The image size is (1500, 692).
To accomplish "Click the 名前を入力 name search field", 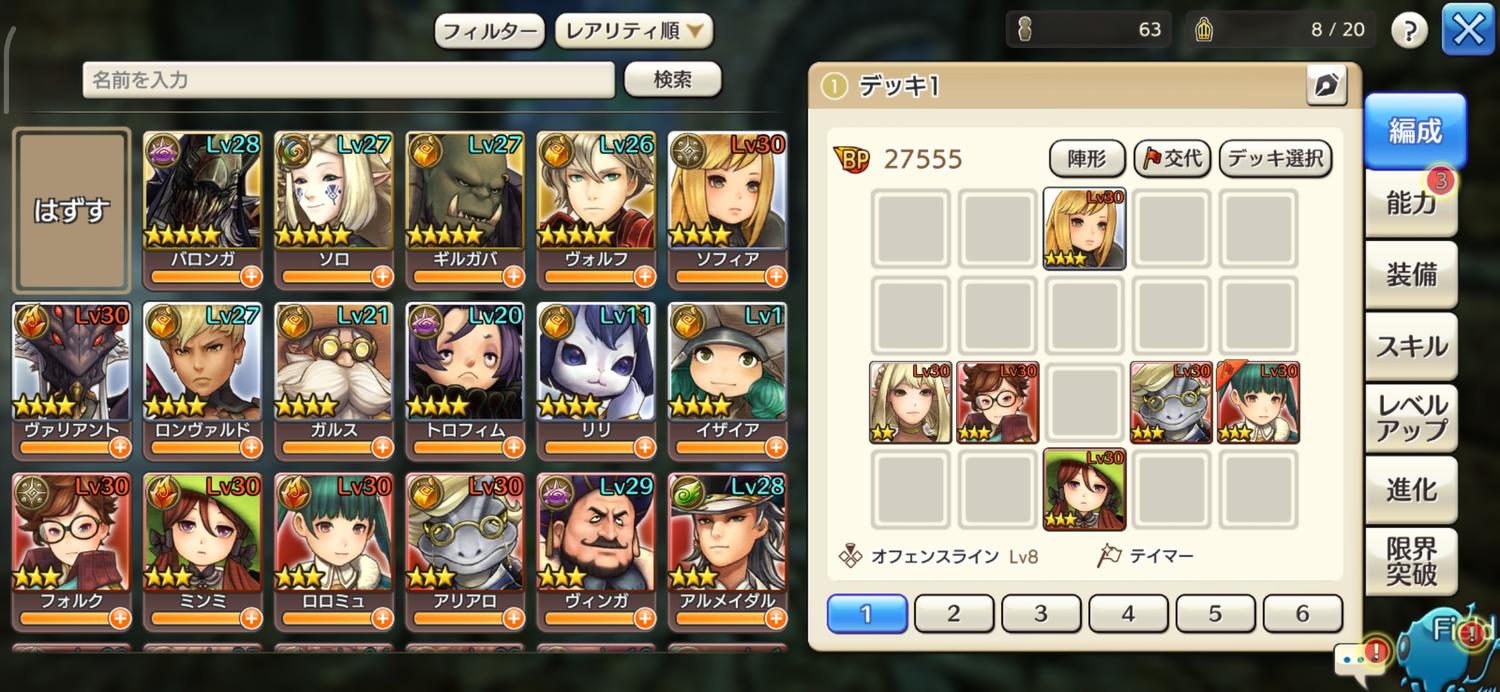I will tap(348, 80).
